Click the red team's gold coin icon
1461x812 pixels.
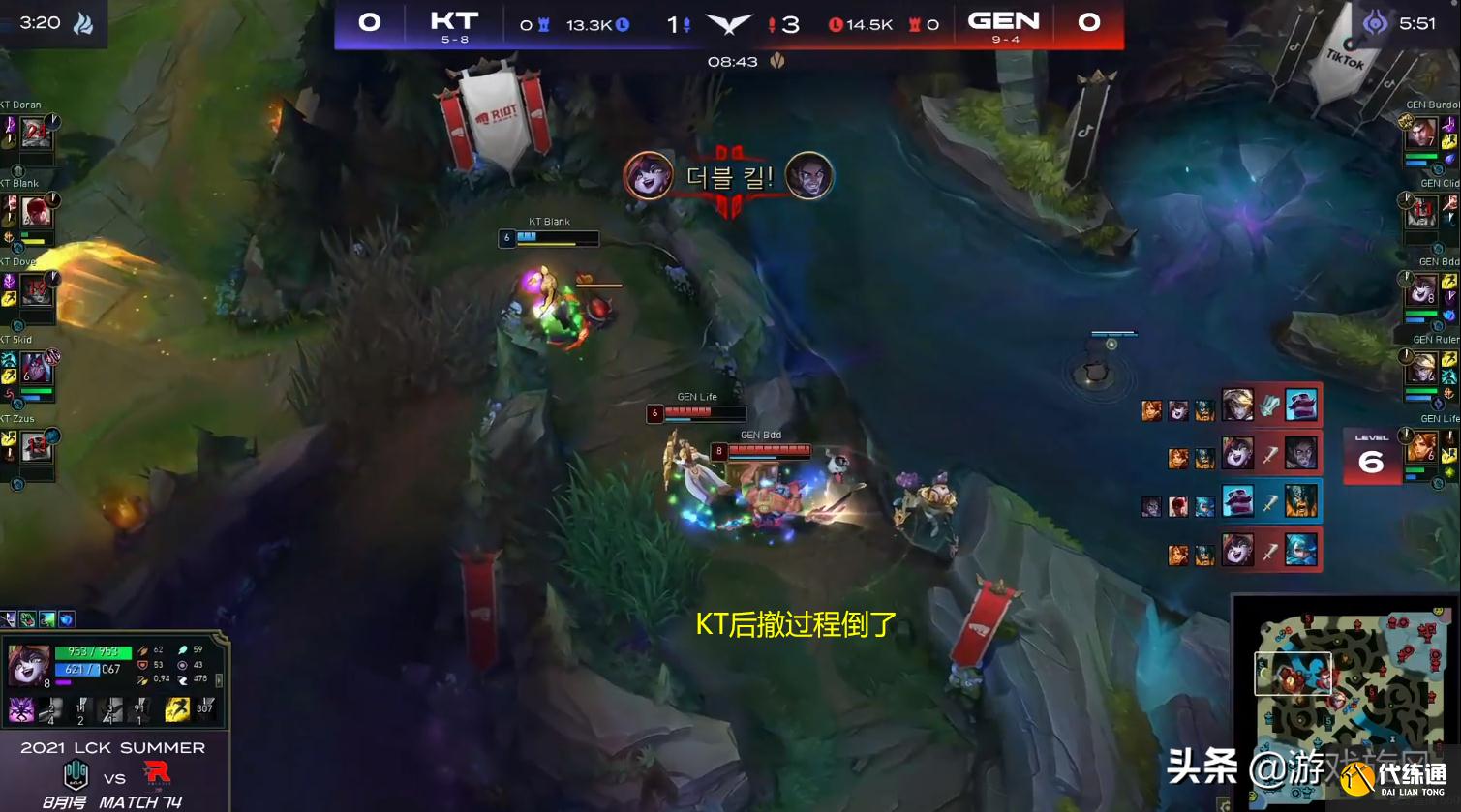(x=836, y=24)
